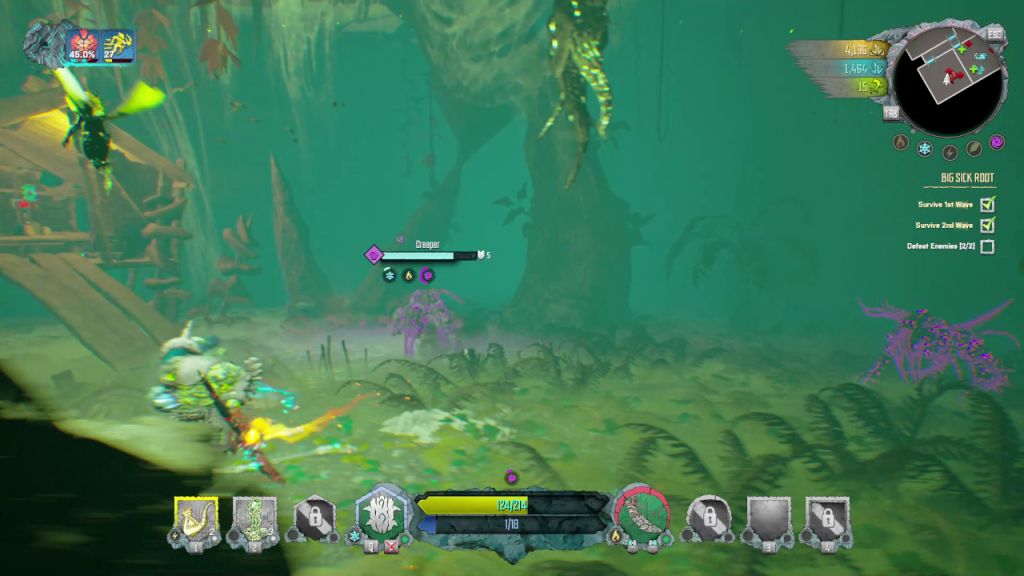Viewport: 1024px width, 576px height.
Task: Select the lightning bolt element icon under the minimap
Action: [950, 152]
